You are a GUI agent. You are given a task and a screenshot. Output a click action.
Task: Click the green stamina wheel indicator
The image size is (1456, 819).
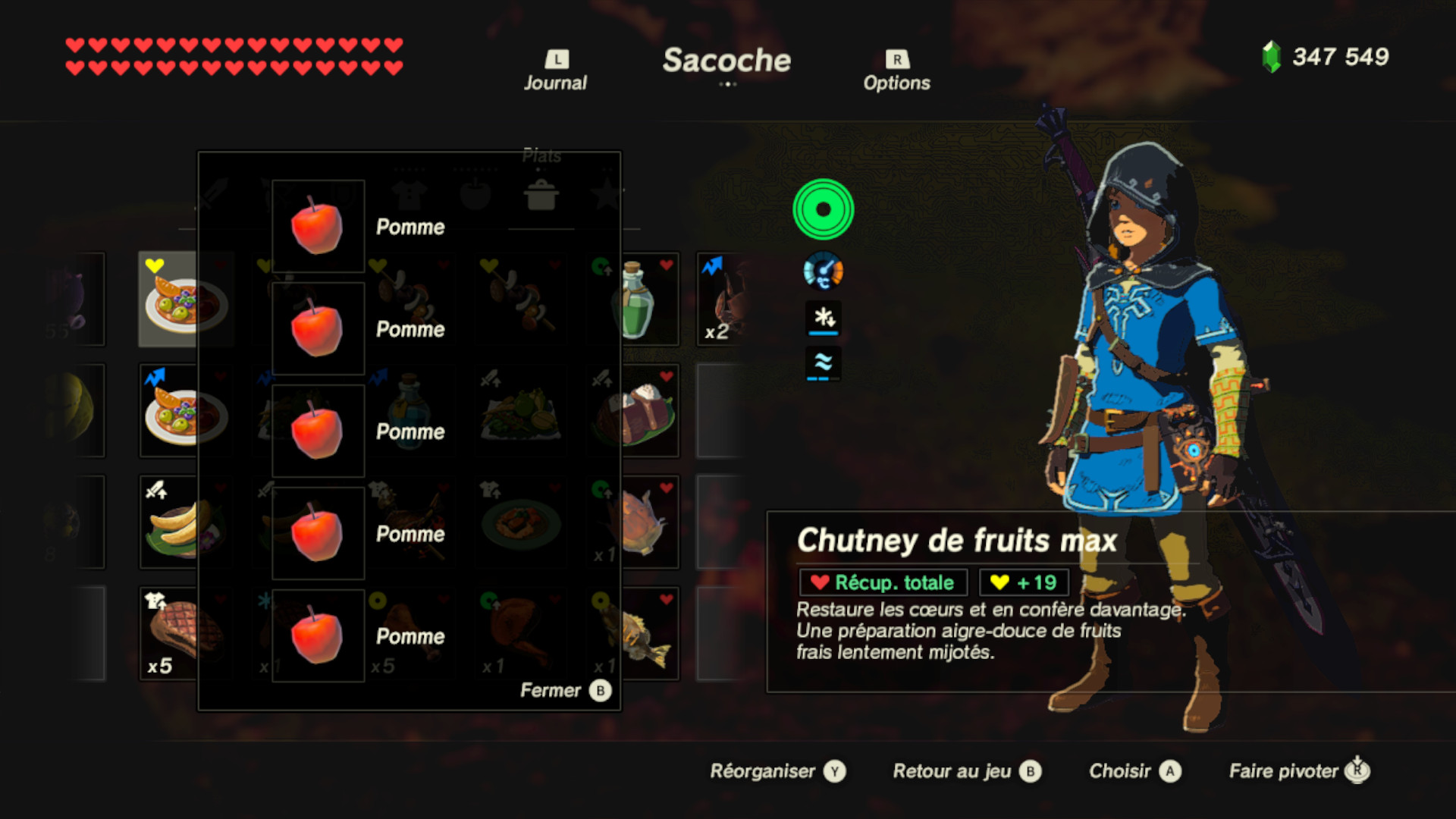point(823,210)
